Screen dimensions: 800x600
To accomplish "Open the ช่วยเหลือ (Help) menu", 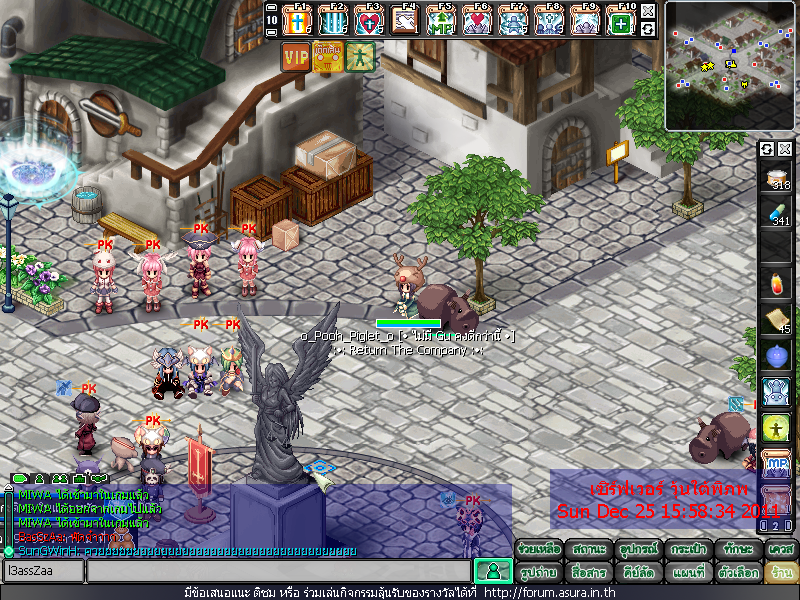I will pyautogui.click(x=539, y=550).
